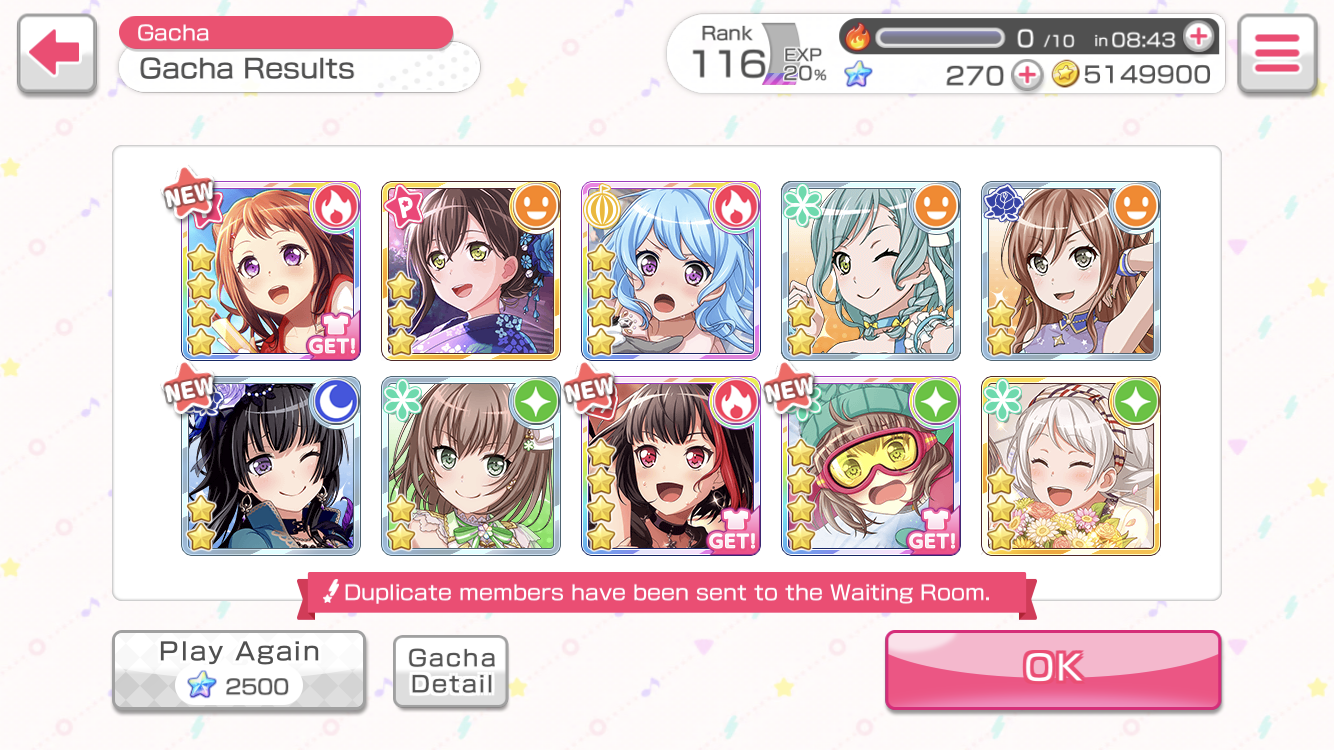Select the kimono girl card with P badge
Viewport: 1334px width, 750px height.
[x=471, y=271]
